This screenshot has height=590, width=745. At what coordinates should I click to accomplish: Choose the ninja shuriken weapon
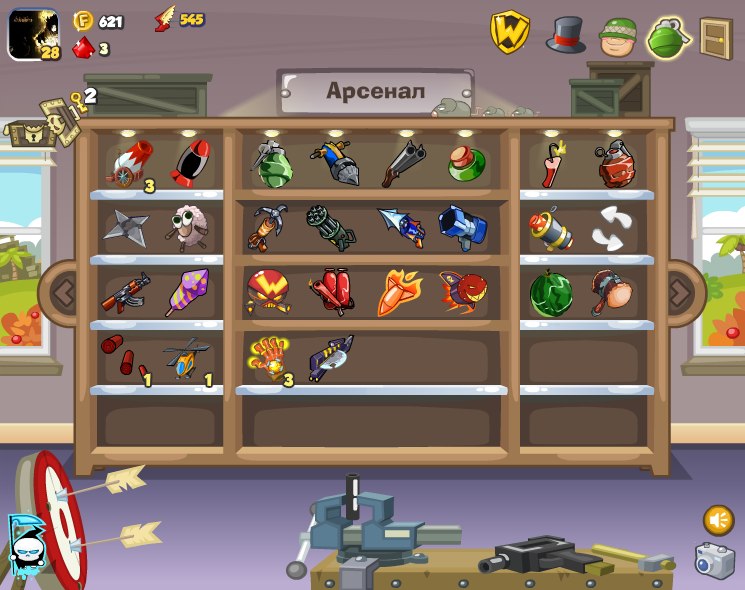click(125, 227)
